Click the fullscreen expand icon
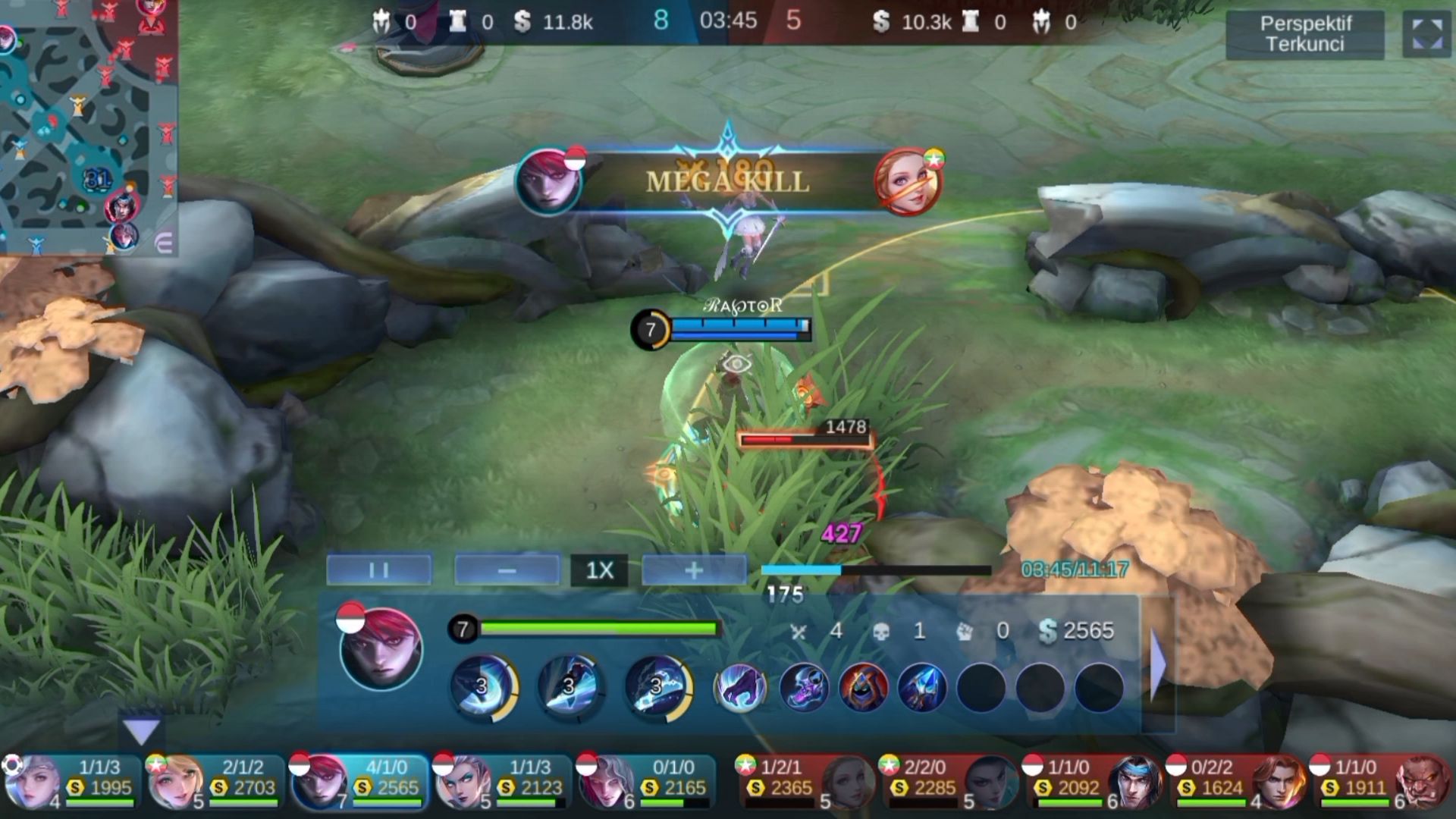Viewport: 1456px width, 819px height. [x=1426, y=34]
